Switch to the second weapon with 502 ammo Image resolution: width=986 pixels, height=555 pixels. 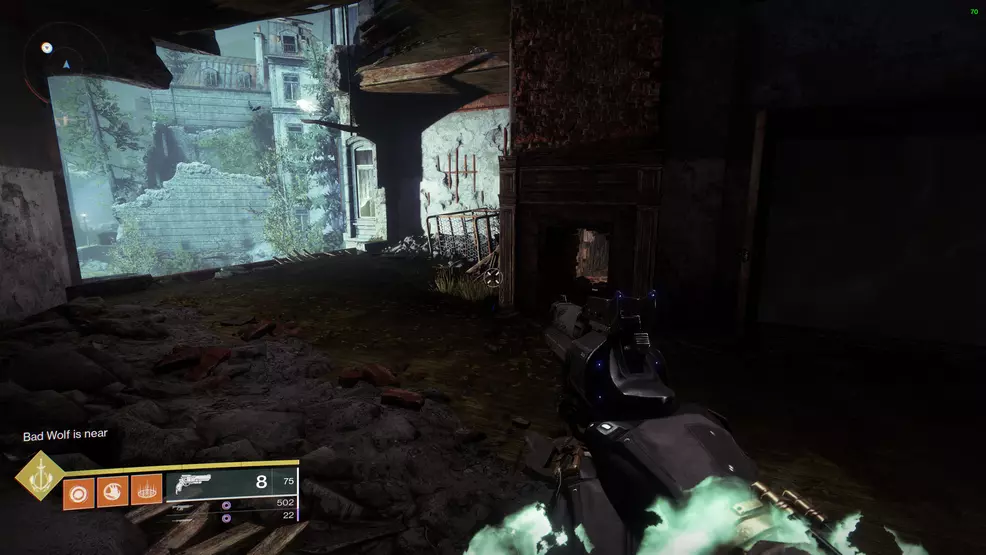point(240,503)
